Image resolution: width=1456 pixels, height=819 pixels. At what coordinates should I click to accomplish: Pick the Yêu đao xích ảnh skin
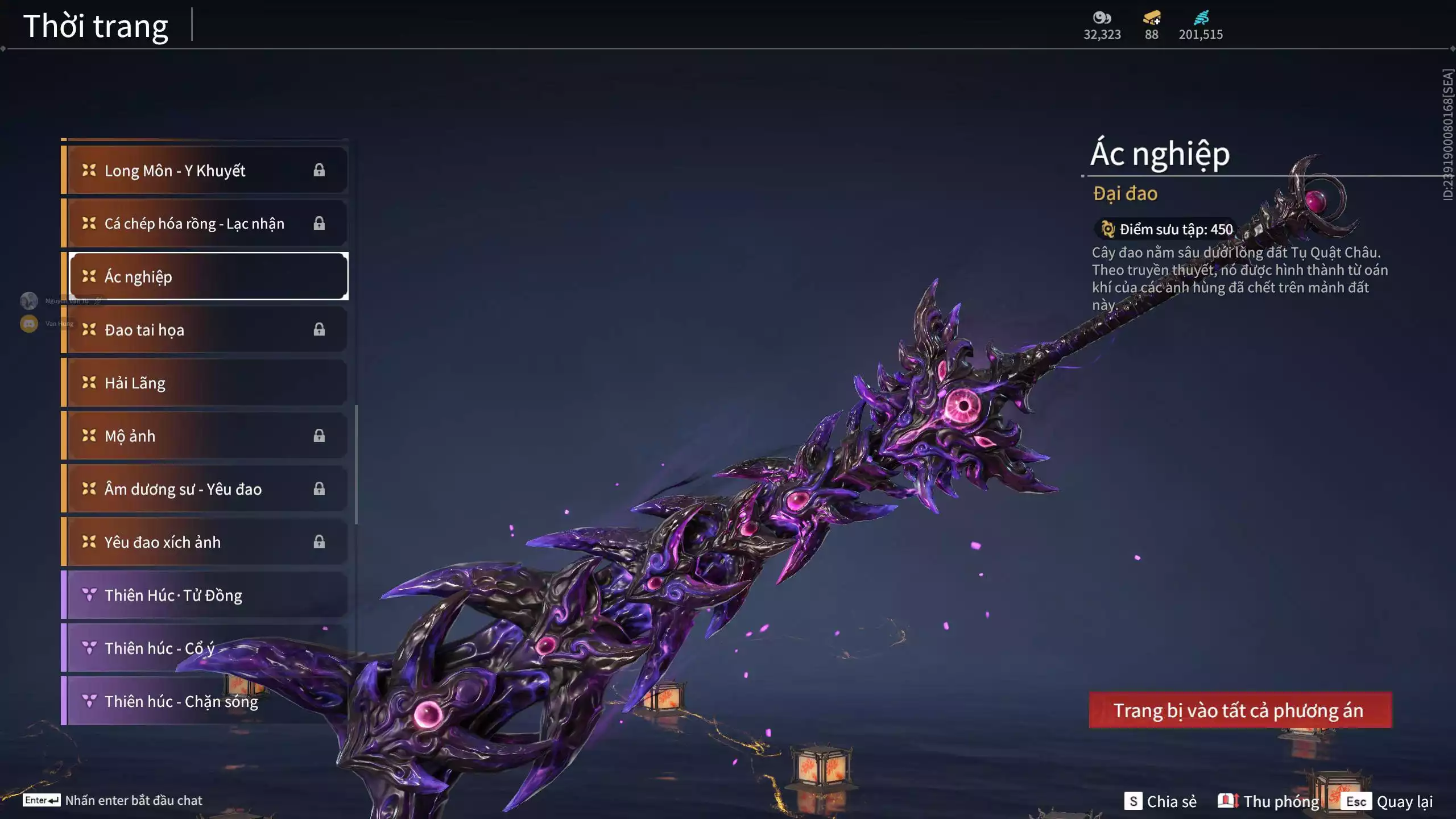click(x=205, y=542)
